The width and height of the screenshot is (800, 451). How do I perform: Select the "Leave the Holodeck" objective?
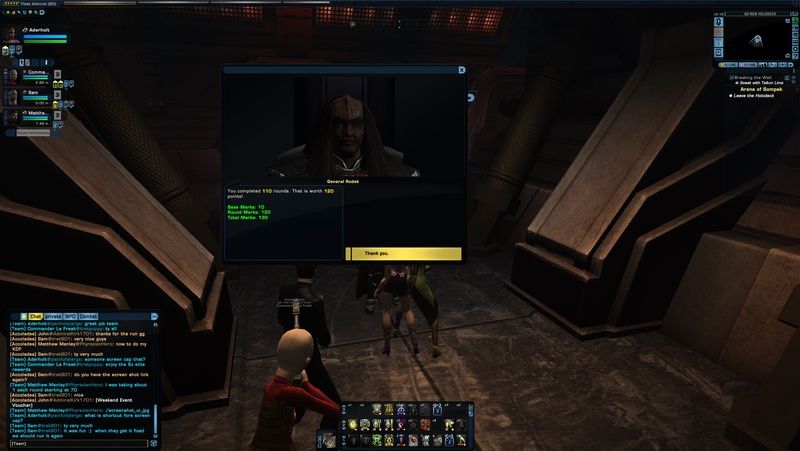pos(755,96)
